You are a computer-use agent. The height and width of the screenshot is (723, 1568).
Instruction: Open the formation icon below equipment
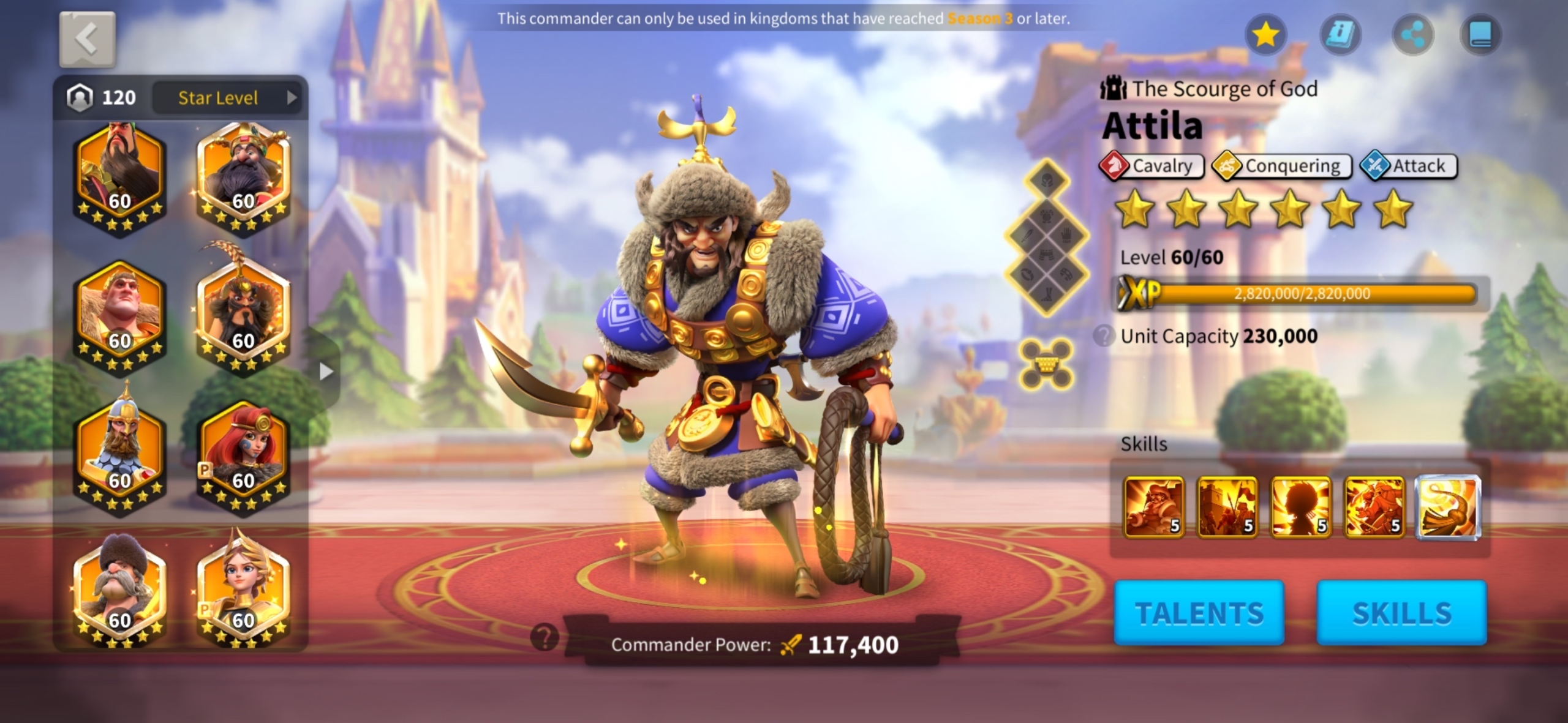coord(1046,365)
